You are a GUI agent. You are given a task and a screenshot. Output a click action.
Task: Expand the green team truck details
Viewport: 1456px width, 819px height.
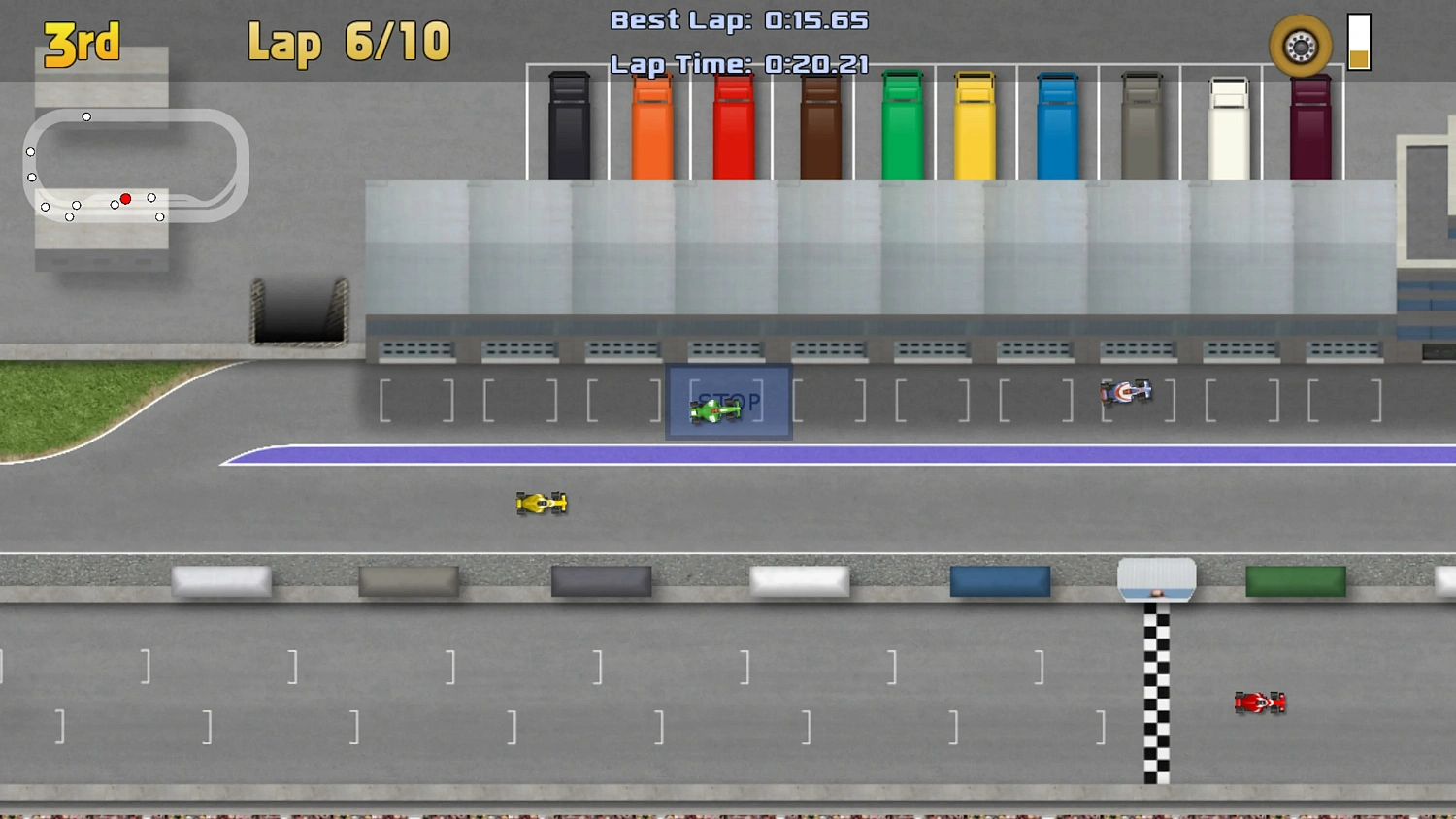902,126
